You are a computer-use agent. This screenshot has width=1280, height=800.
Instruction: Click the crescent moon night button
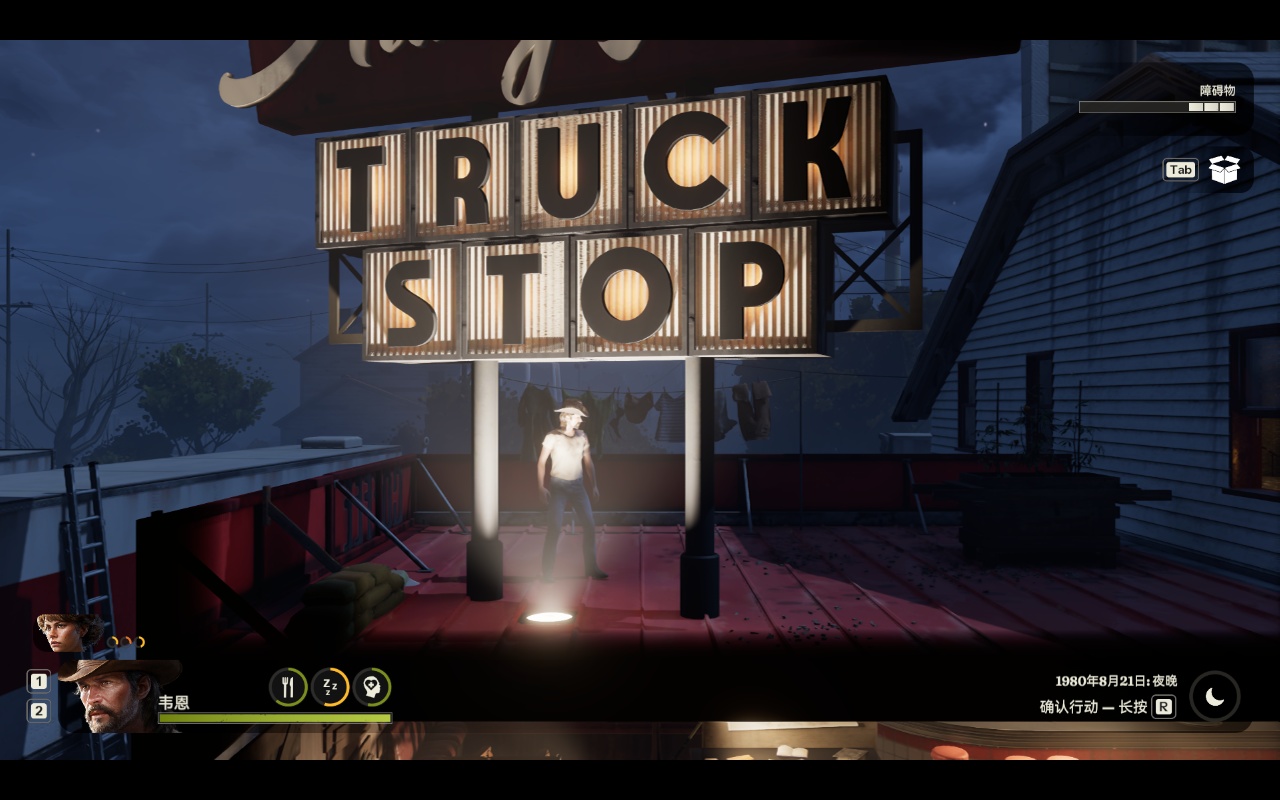click(1214, 697)
